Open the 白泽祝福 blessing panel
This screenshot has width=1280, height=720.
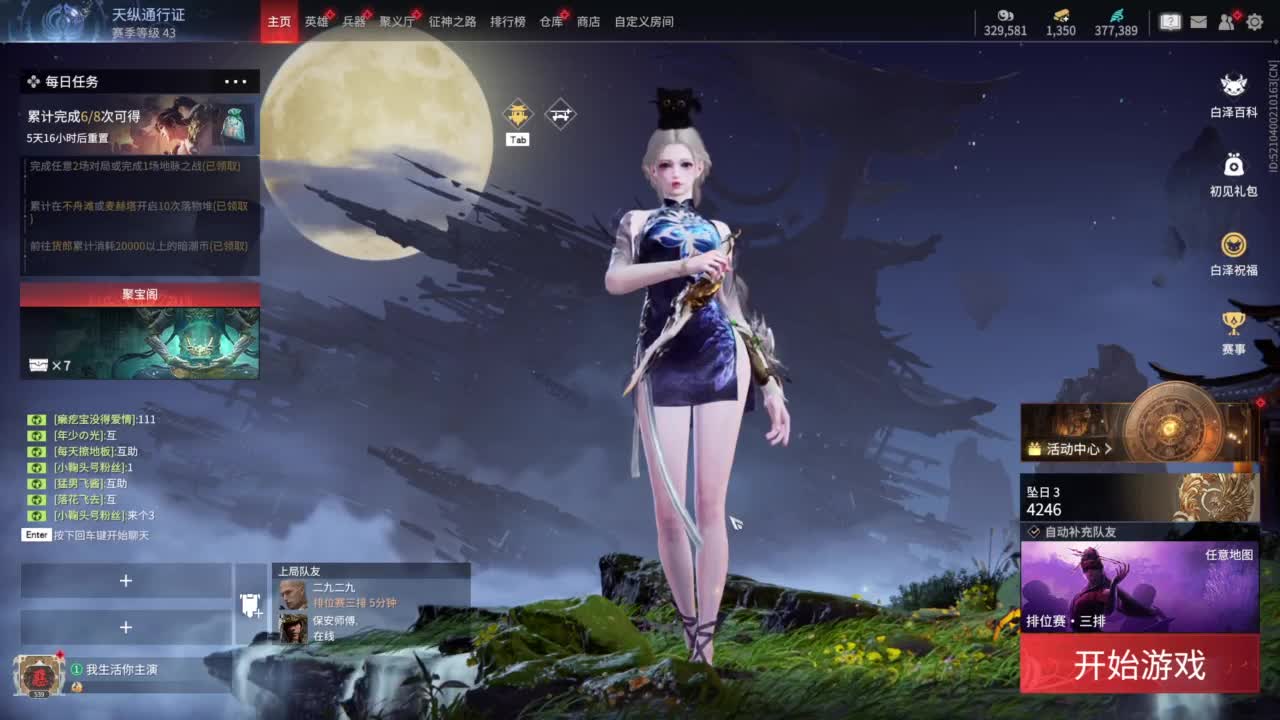1233,244
